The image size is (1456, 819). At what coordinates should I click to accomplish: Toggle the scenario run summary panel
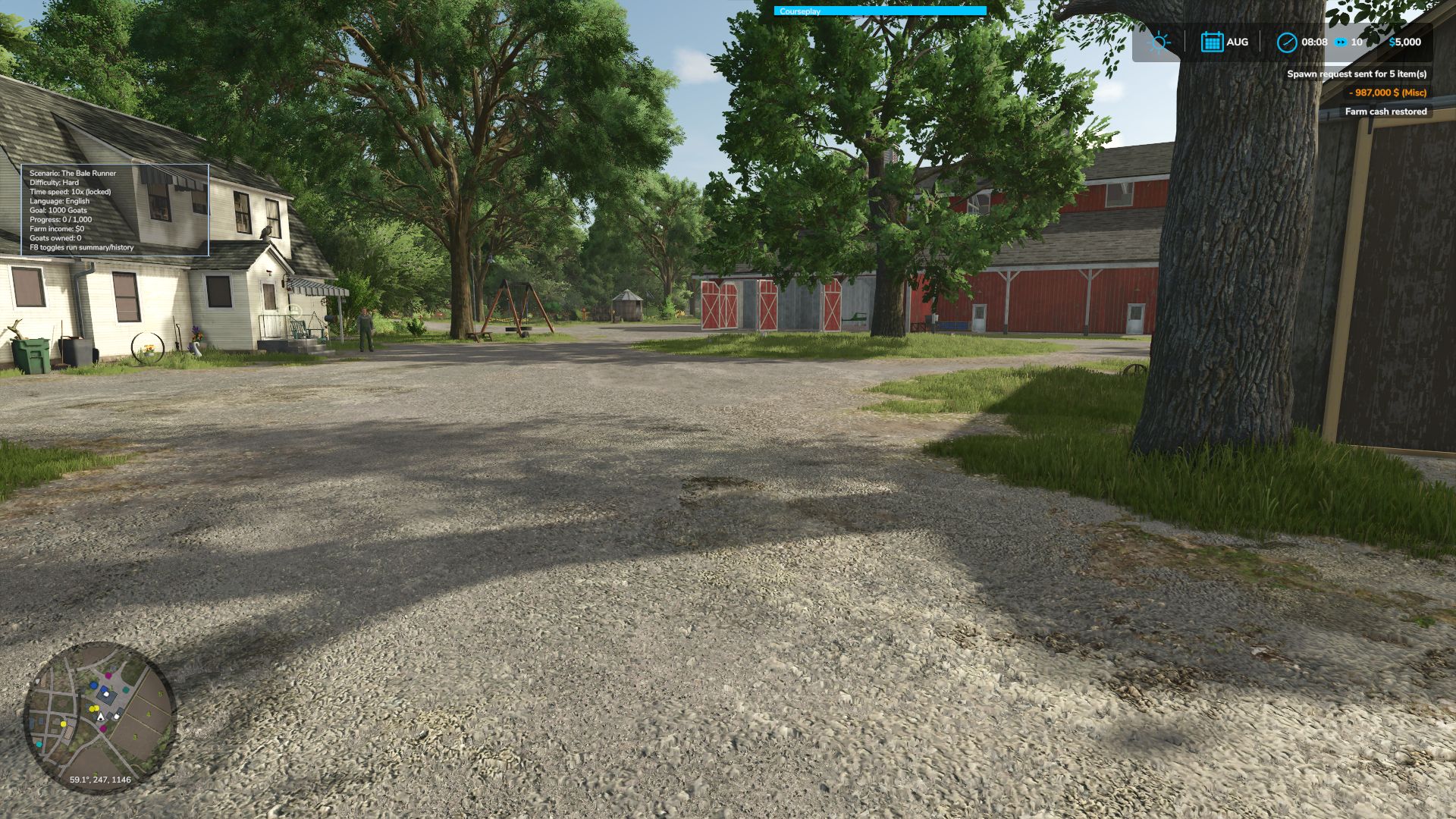coord(80,247)
